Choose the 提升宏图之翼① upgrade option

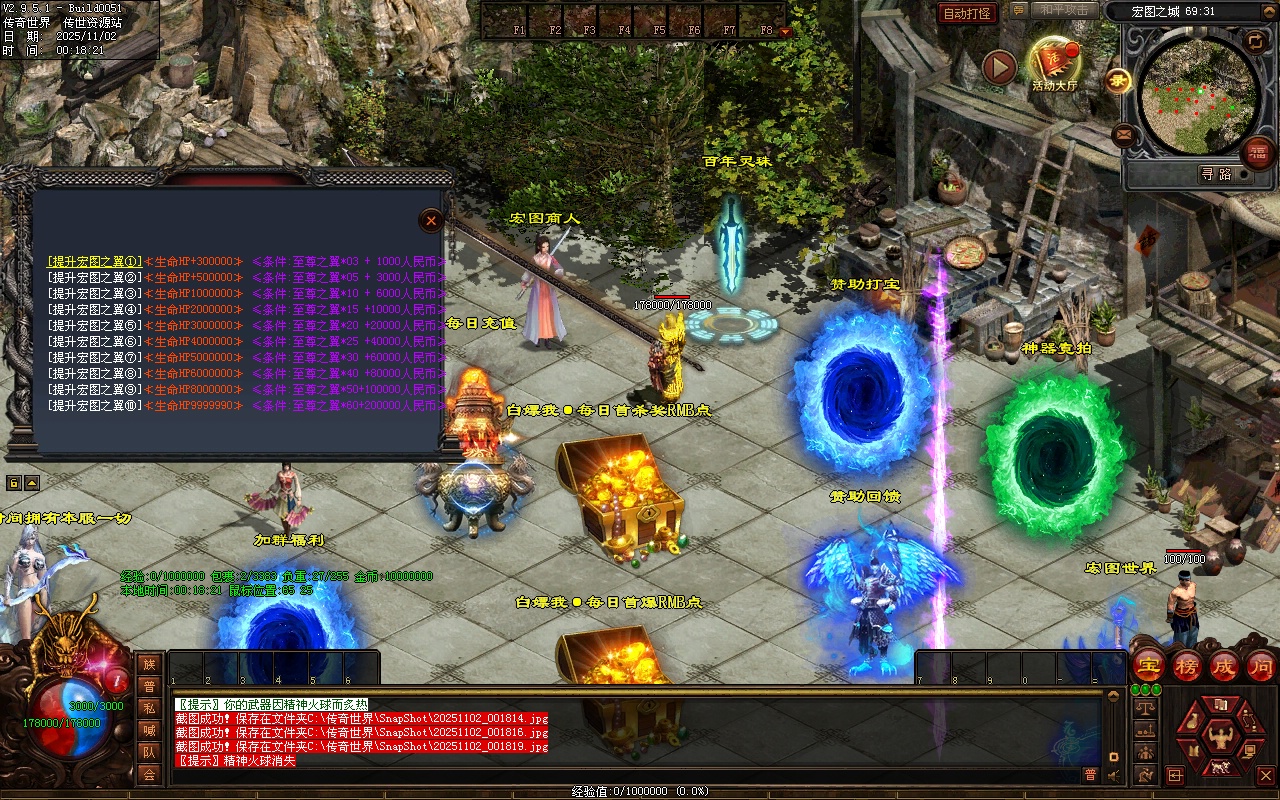coord(95,261)
